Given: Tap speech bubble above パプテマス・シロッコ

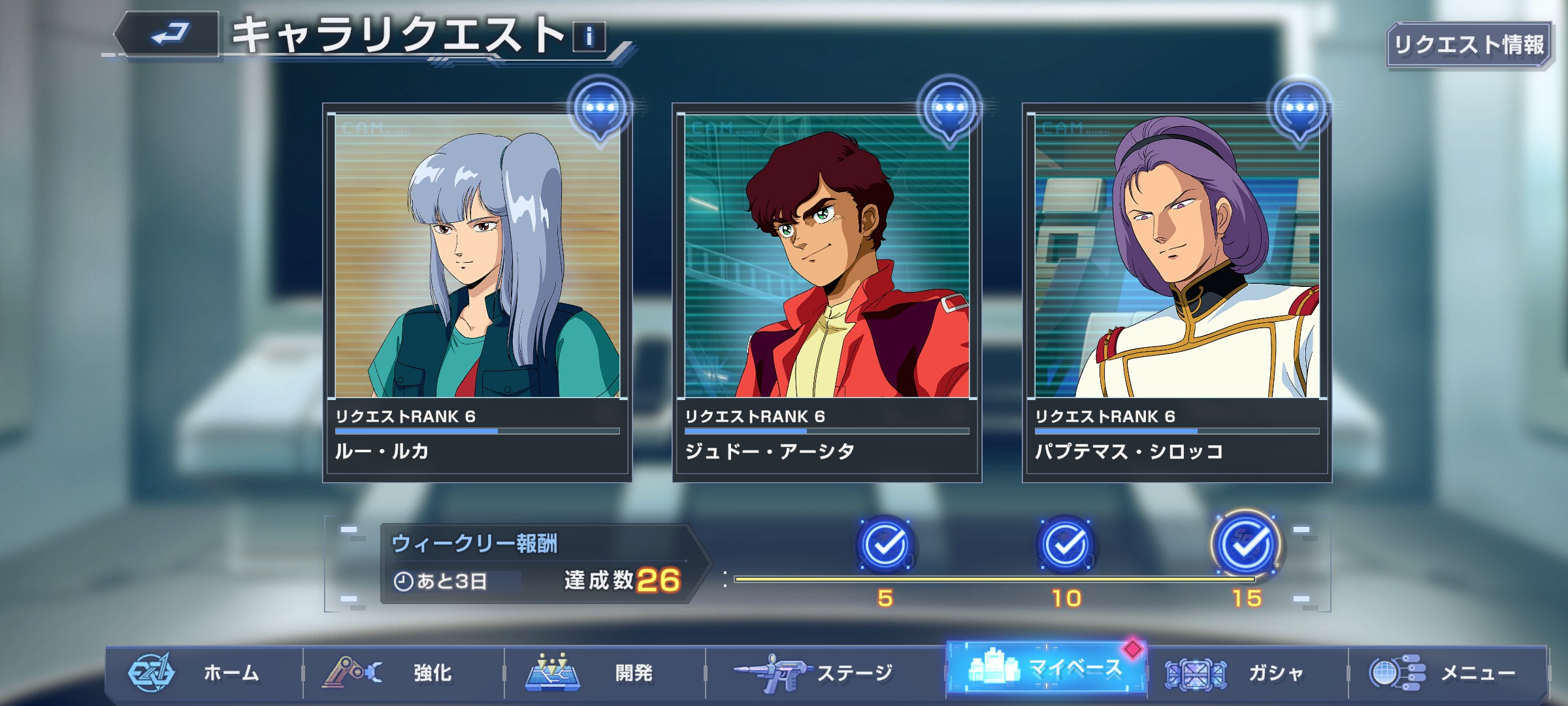Looking at the screenshot, I should coord(1299,109).
